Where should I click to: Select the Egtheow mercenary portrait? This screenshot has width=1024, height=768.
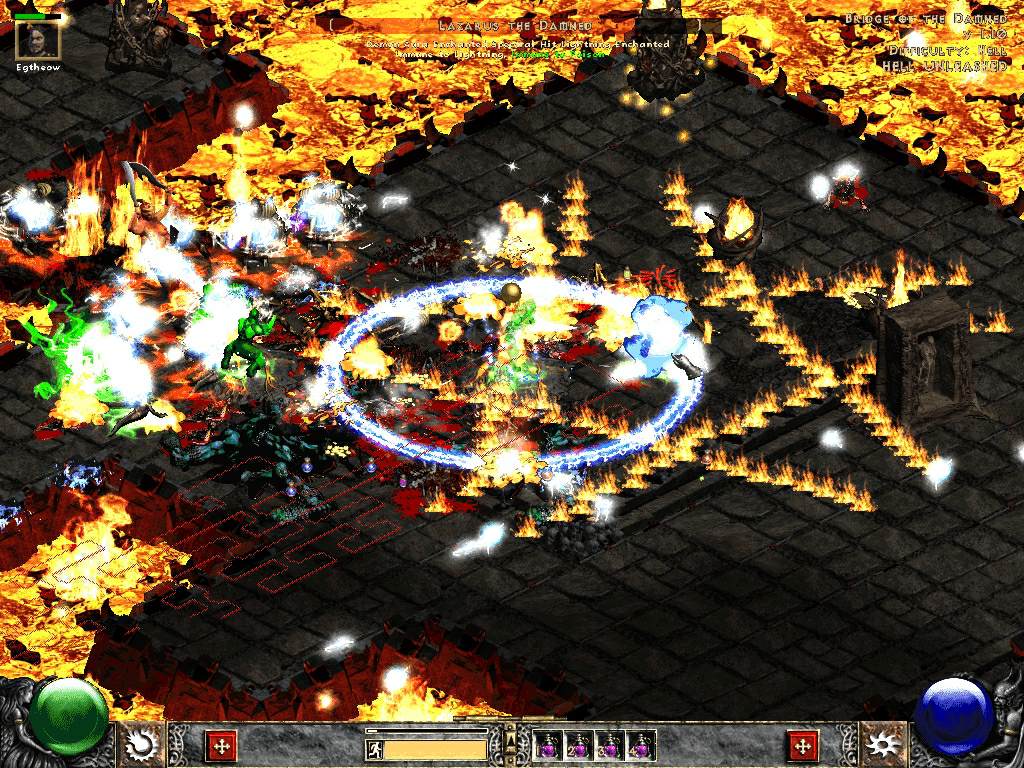[x=39, y=40]
